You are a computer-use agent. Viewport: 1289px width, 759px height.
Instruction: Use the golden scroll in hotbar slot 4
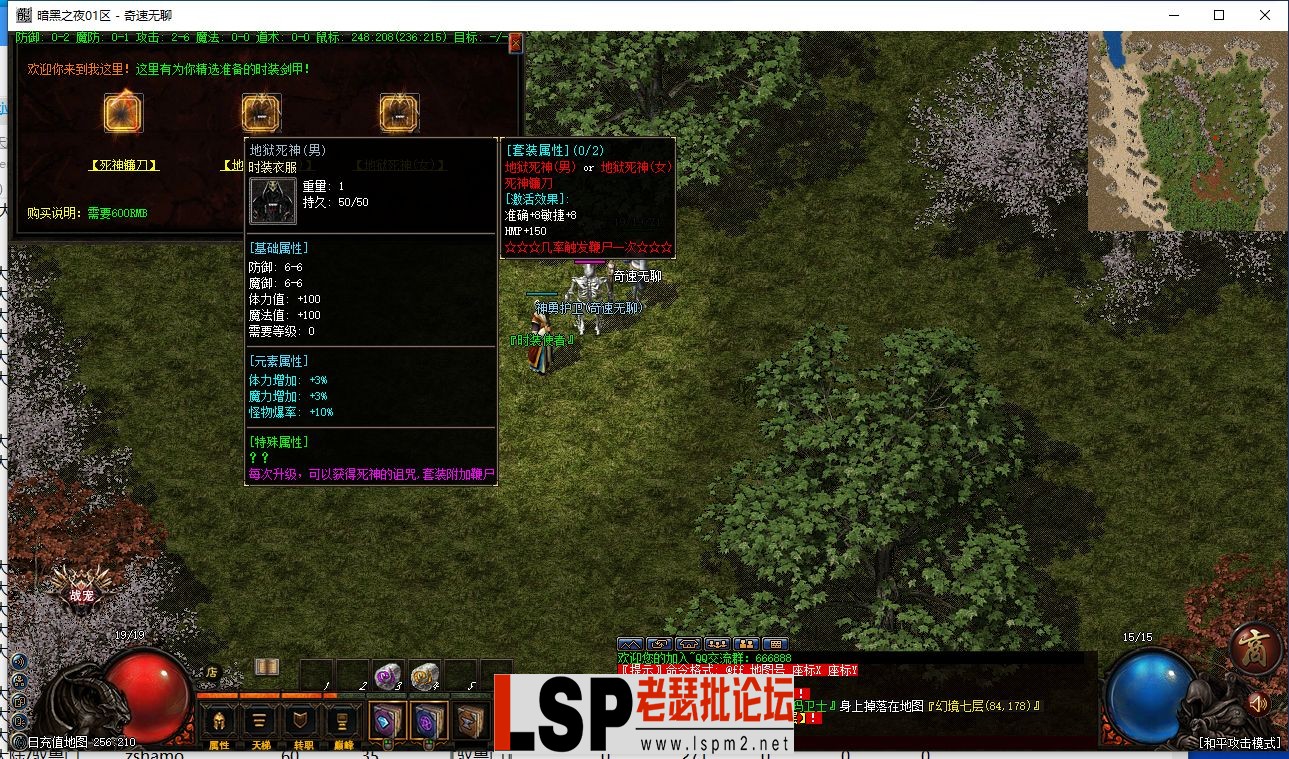[425, 676]
